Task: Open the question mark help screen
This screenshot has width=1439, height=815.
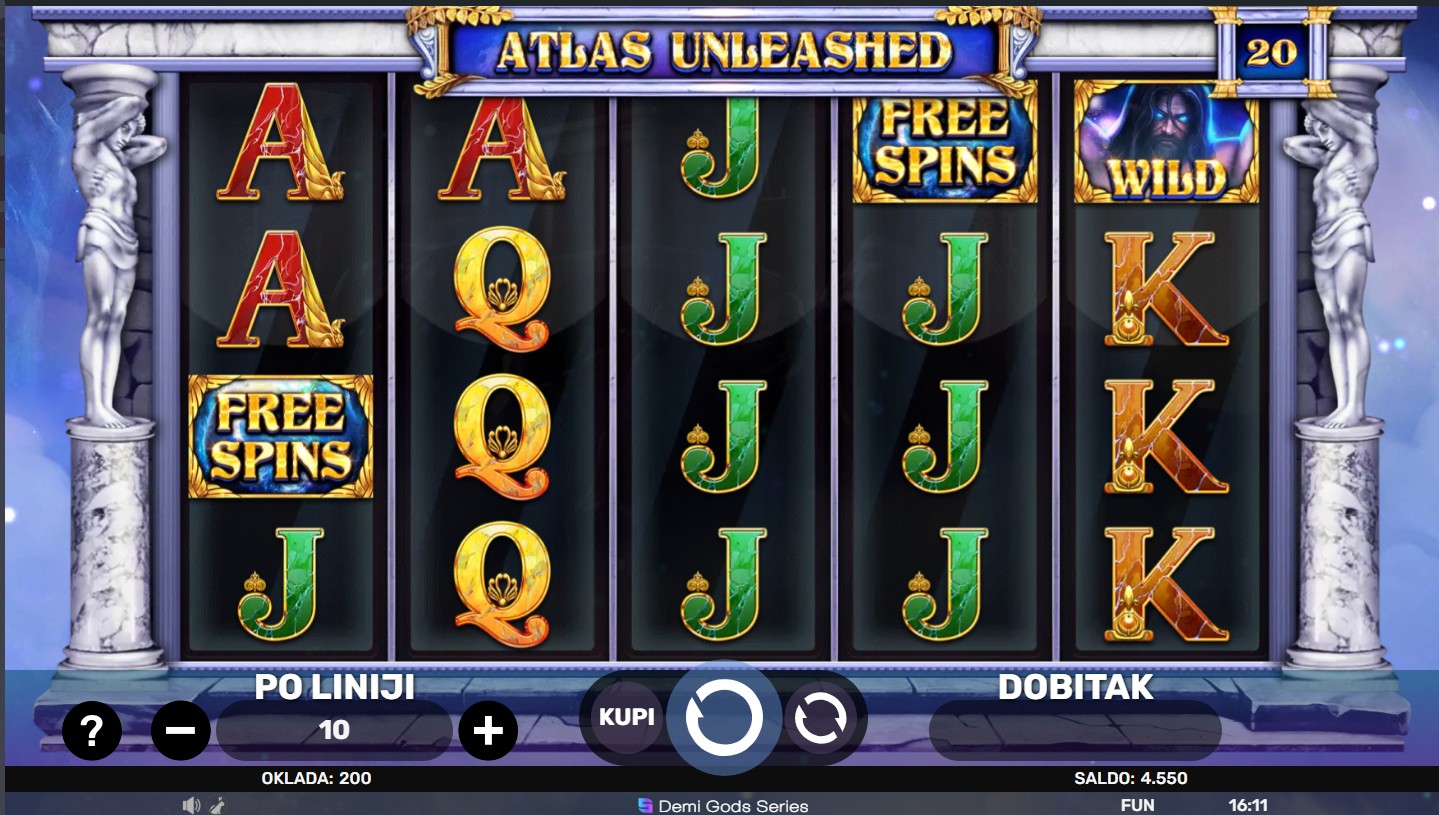Action: tap(92, 731)
